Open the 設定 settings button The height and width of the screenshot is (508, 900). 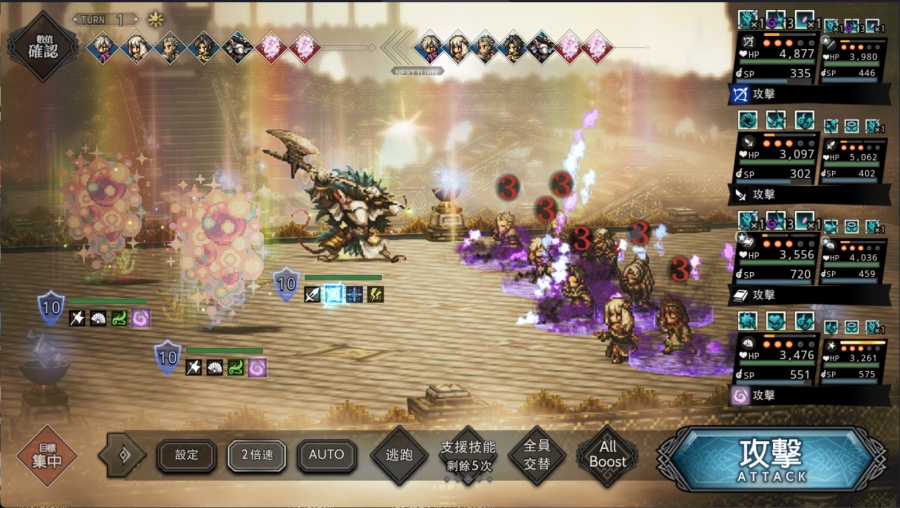pyautogui.click(x=187, y=455)
